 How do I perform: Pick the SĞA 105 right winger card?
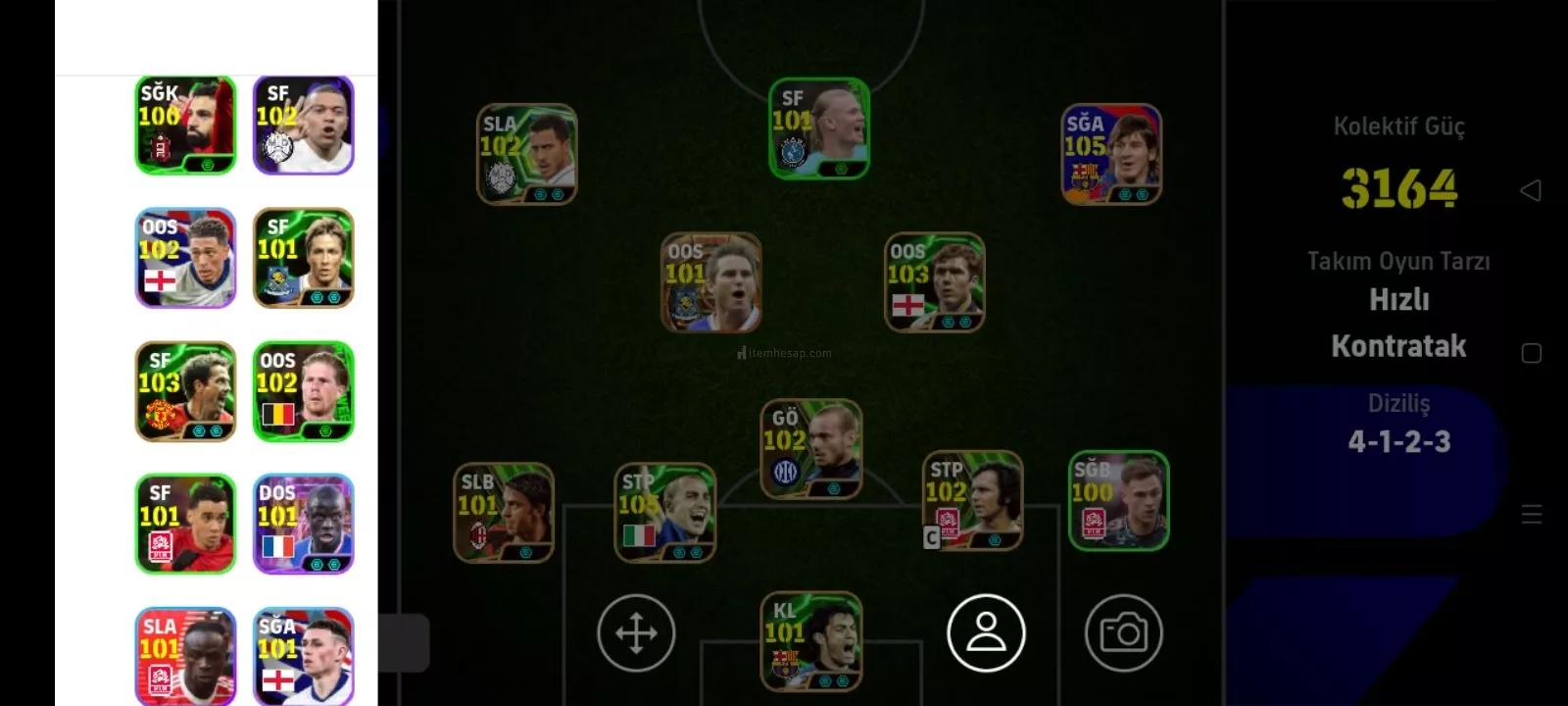(x=1111, y=154)
